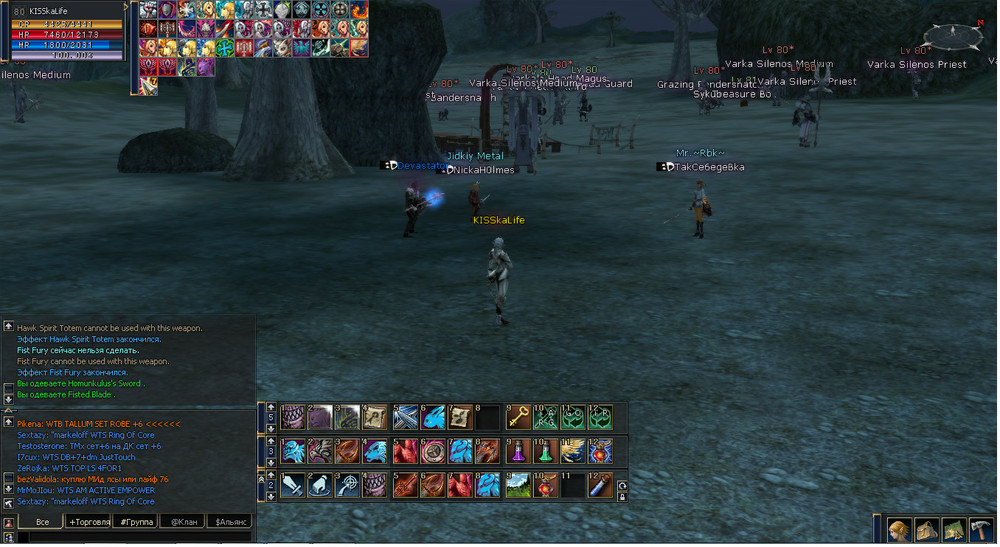Click the green landscape icon in bottom hotbar
This screenshot has width=1000, height=547.
[518, 485]
